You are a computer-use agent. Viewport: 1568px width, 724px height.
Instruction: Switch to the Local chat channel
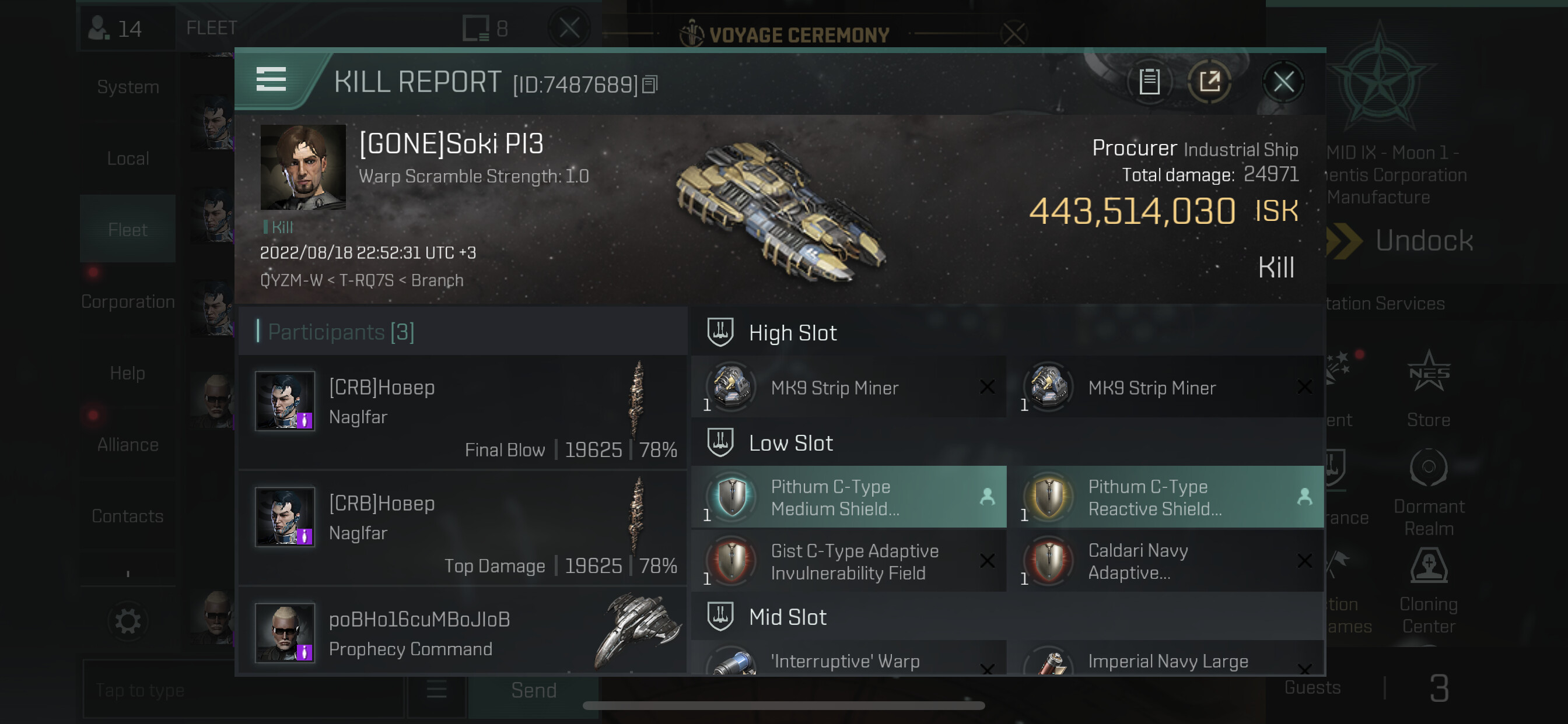[x=128, y=159]
